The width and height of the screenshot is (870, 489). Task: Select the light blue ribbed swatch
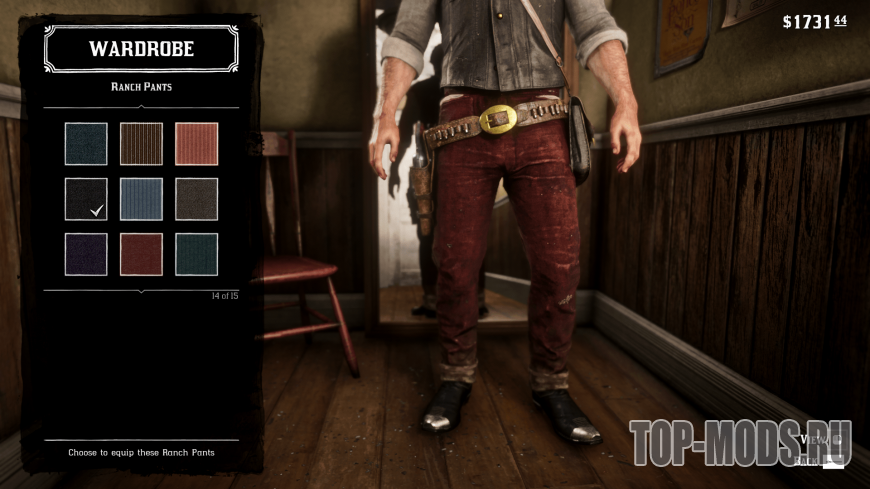click(x=141, y=199)
